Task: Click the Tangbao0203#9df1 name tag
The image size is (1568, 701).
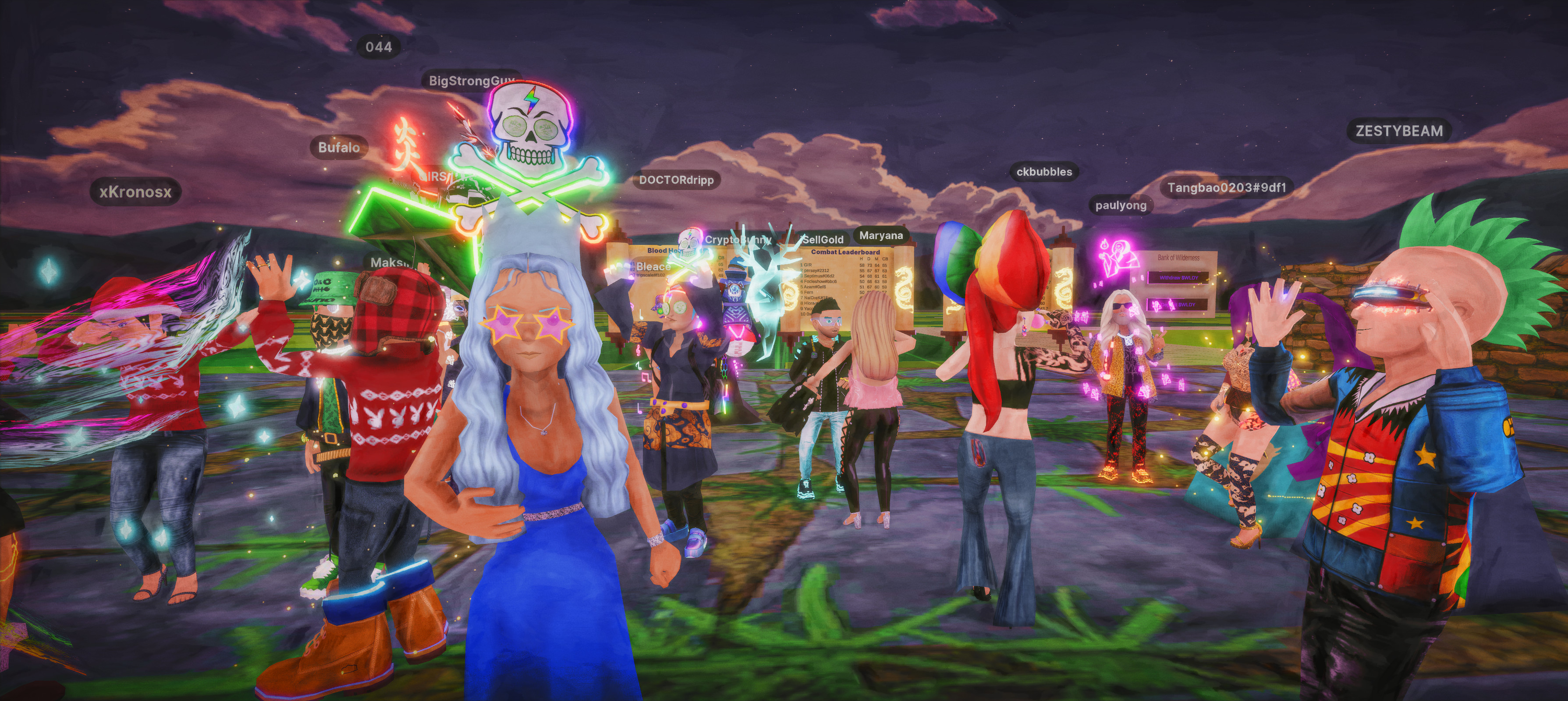Action: click(1227, 188)
